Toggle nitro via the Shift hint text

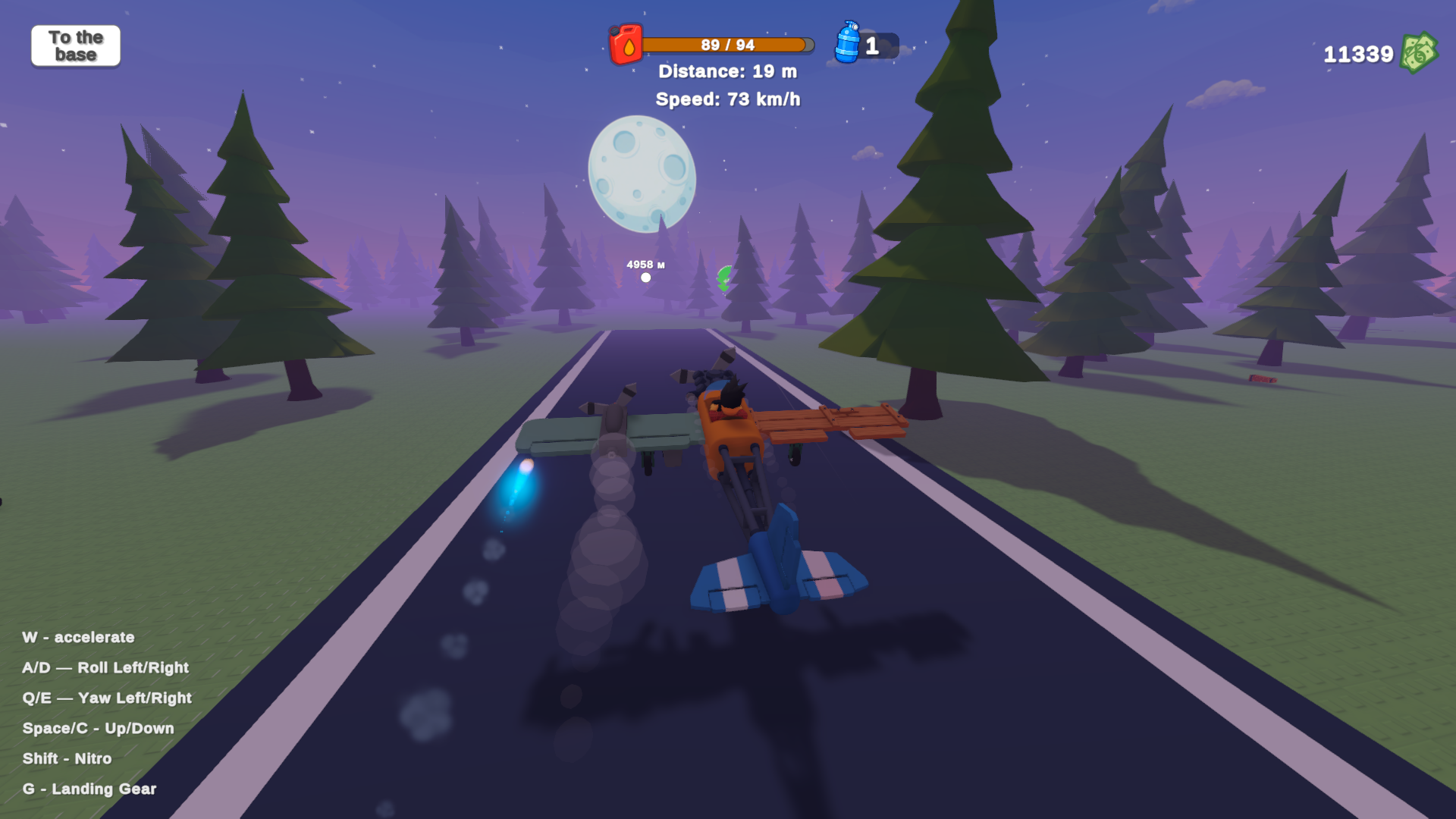pos(67,758)
